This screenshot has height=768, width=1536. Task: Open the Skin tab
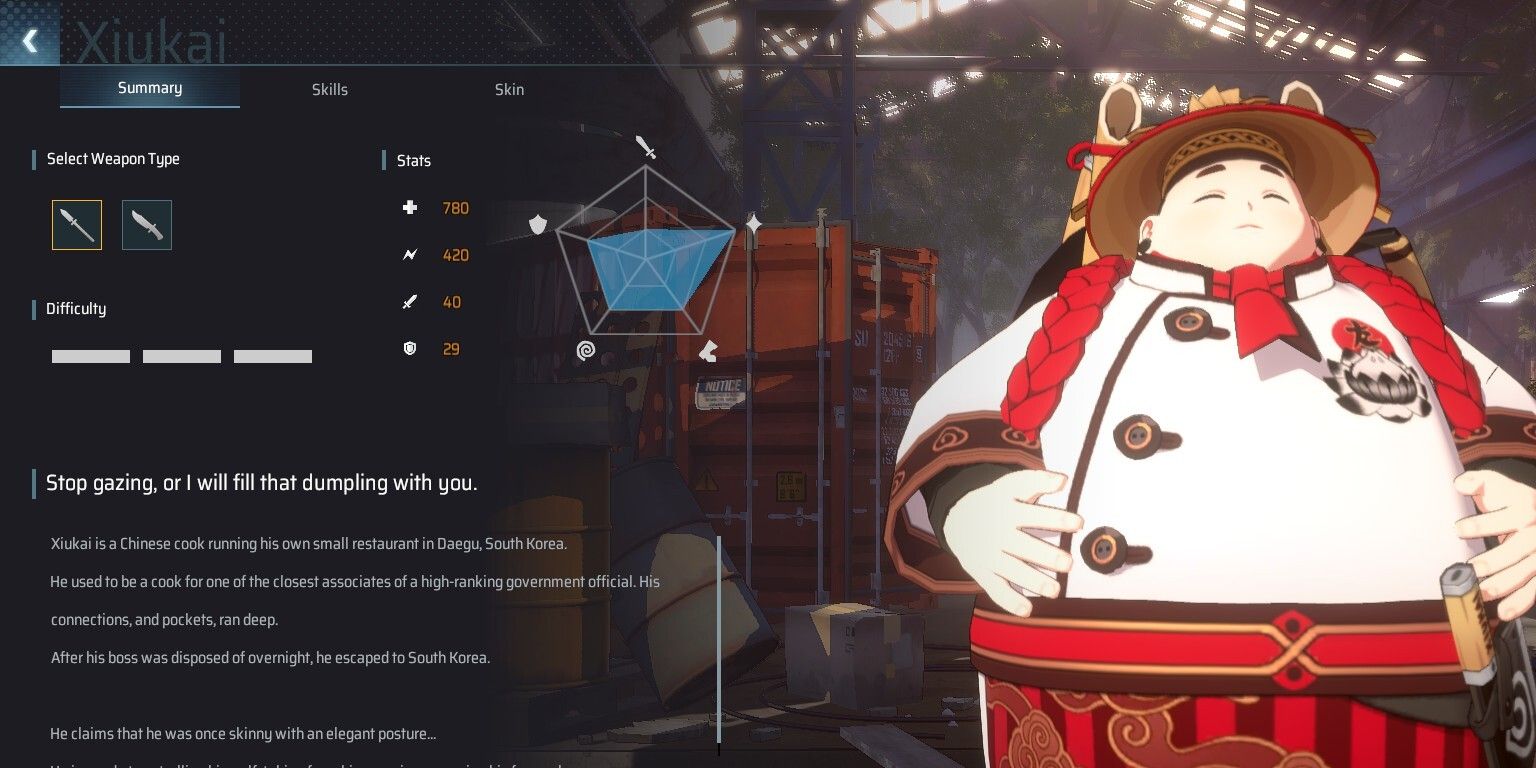[509, 90]
